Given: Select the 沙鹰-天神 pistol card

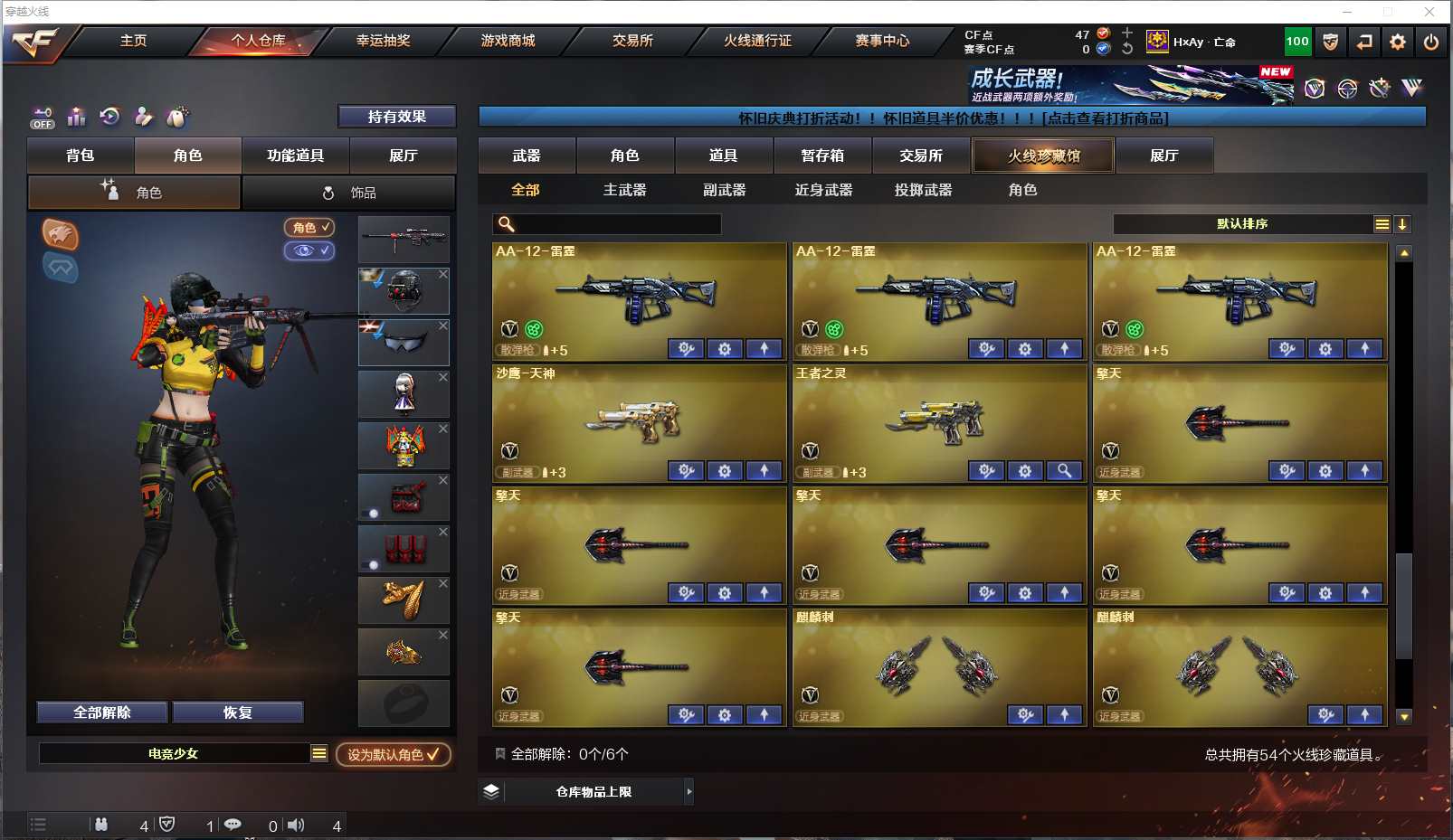Looking at the screenshot, I should 638,418.
